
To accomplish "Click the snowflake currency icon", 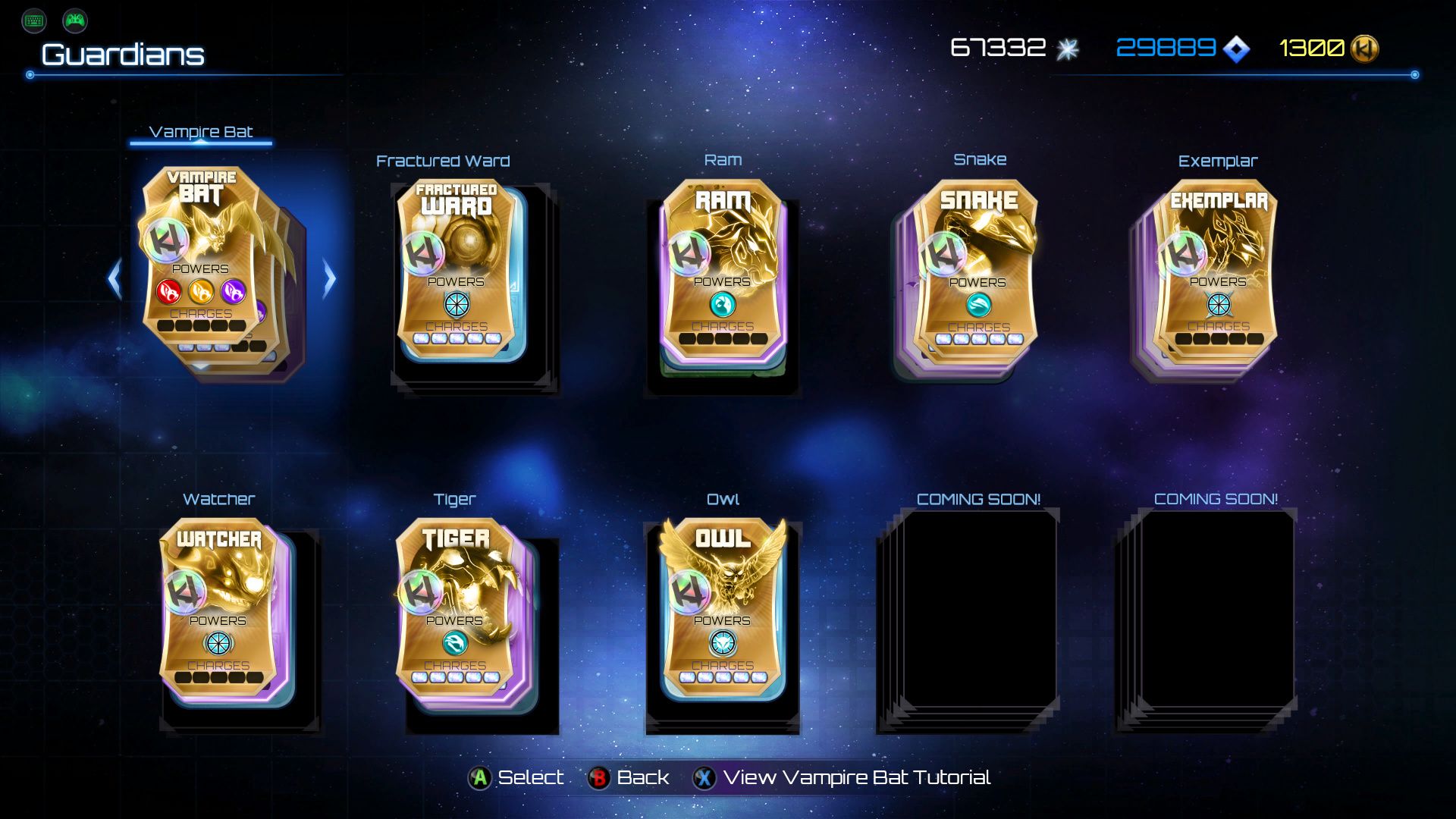I will pyautogui.click(x=1068, y=47).
